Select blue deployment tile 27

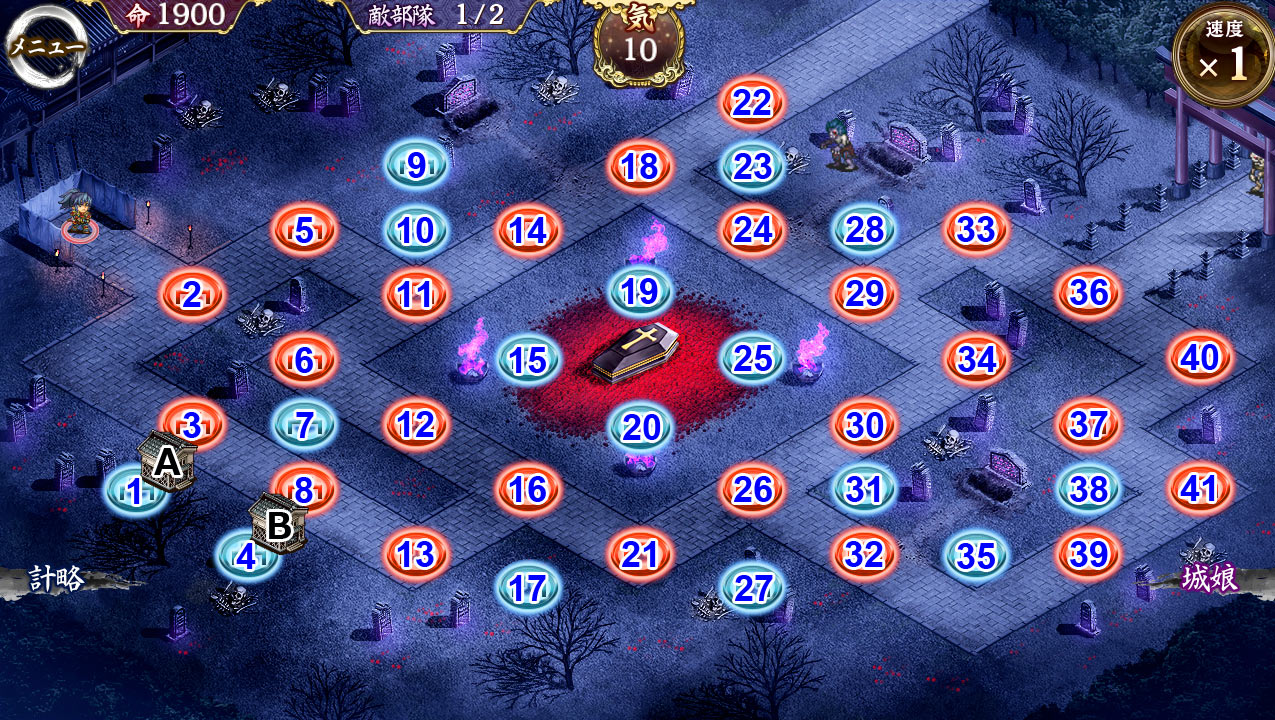[x=752, y=588]
